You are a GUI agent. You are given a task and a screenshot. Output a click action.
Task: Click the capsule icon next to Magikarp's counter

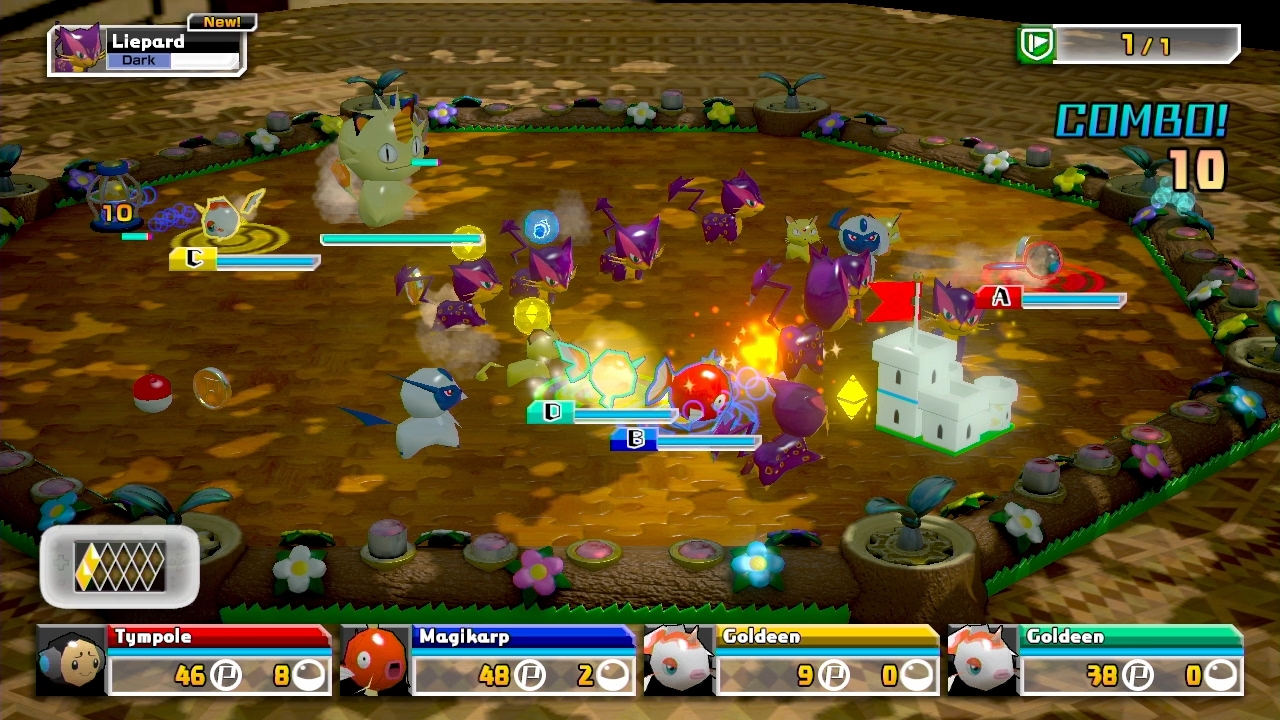[611, 675]
